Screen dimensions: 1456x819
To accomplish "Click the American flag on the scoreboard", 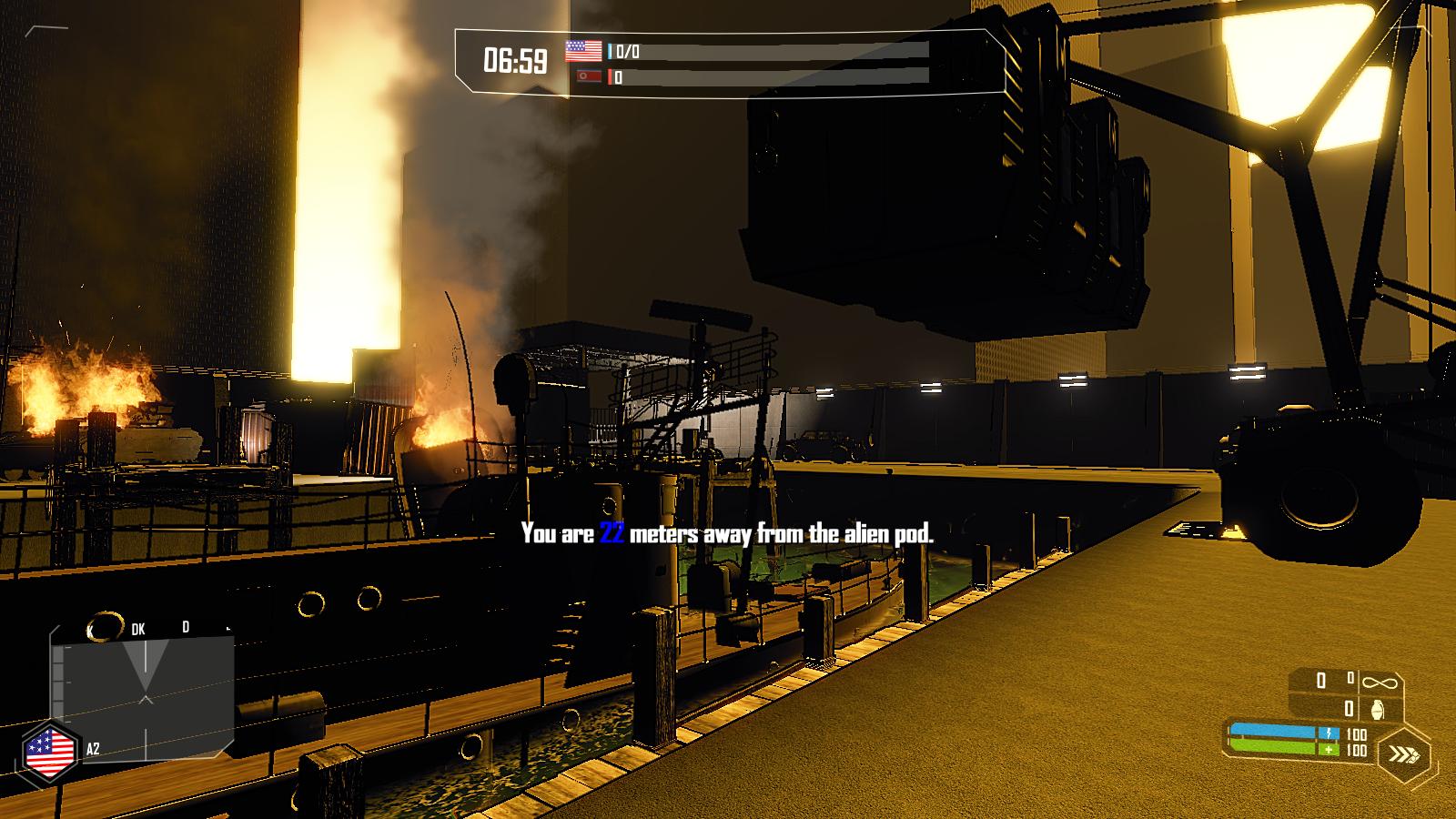I will [x=583, y=51].
